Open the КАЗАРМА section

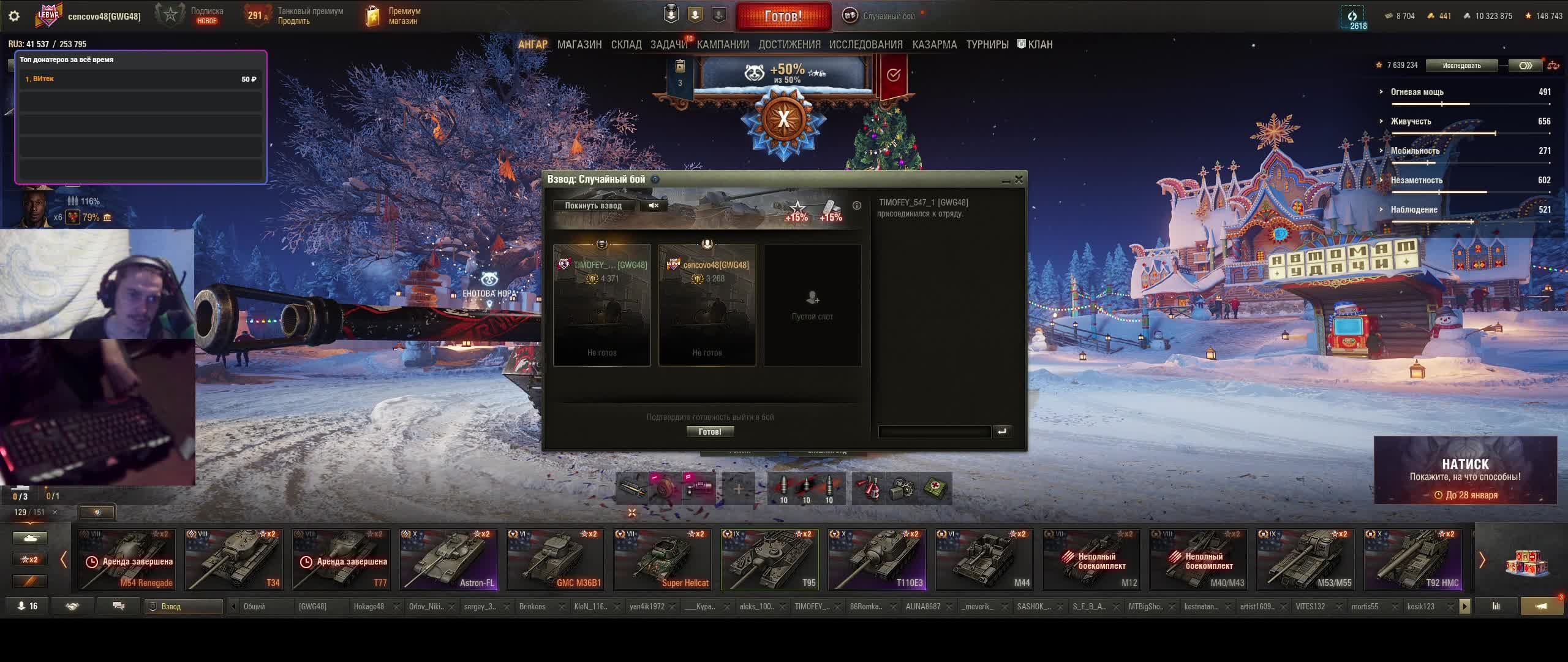tap(934, 45)
